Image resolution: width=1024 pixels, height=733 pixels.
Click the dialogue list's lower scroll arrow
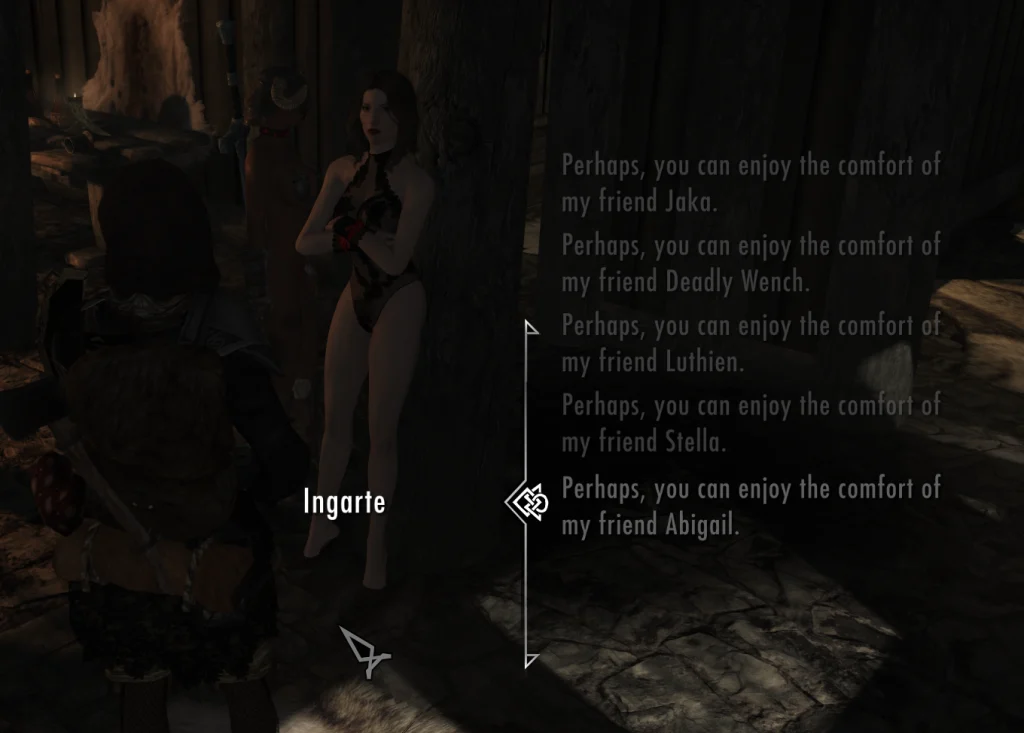pos(531,660)
